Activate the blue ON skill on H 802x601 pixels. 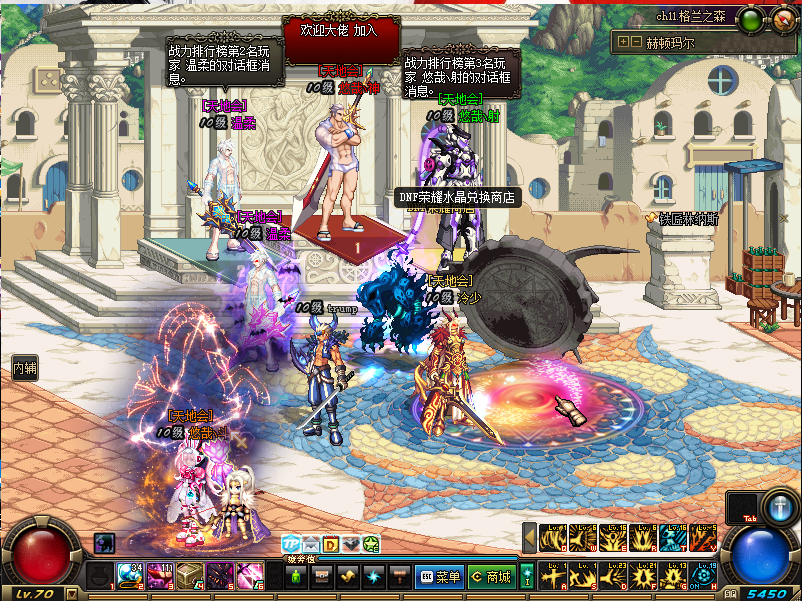tap(706, 577)
